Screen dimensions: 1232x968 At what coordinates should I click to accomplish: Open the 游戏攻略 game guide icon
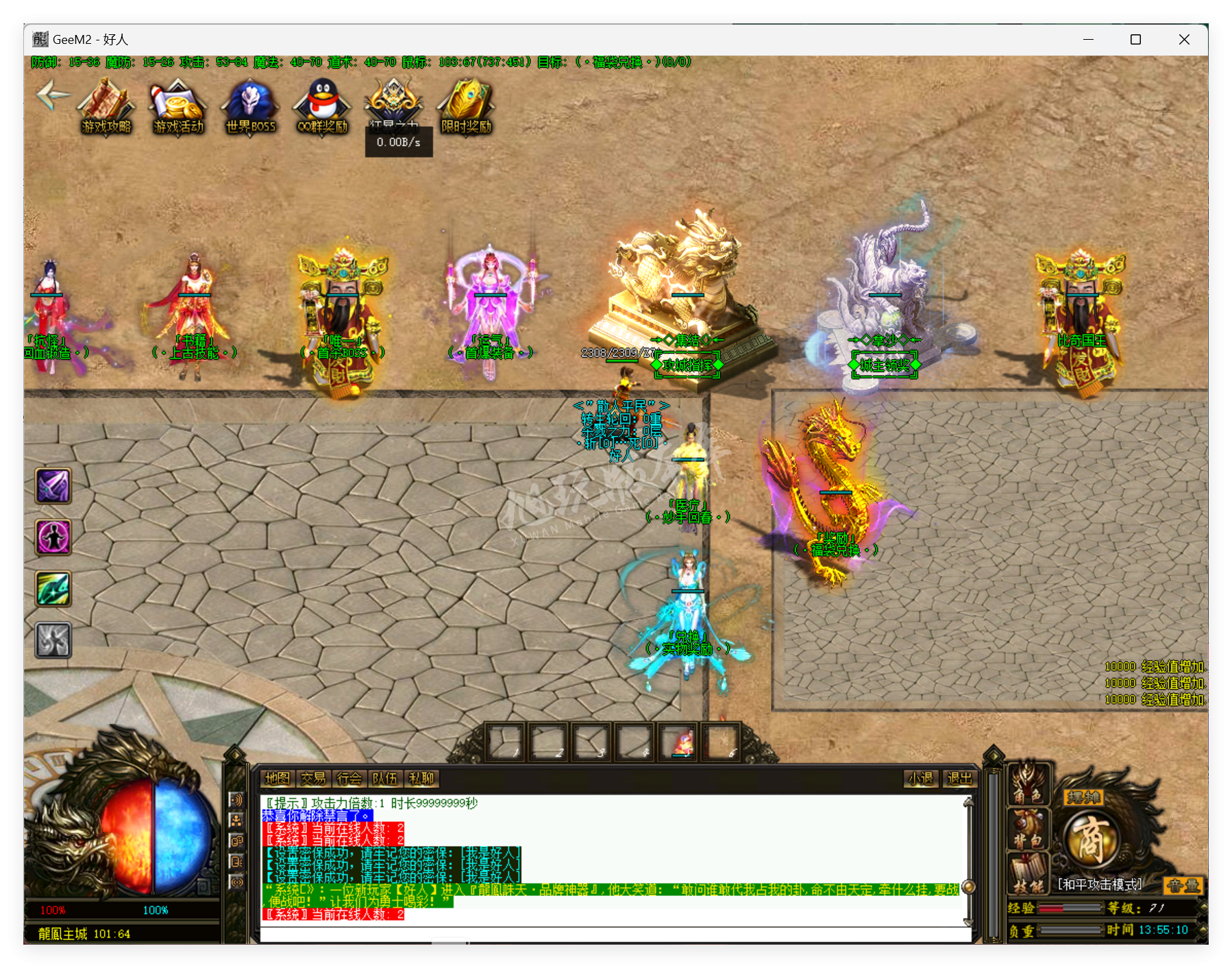pyautogui.click(x=106, y=105)
